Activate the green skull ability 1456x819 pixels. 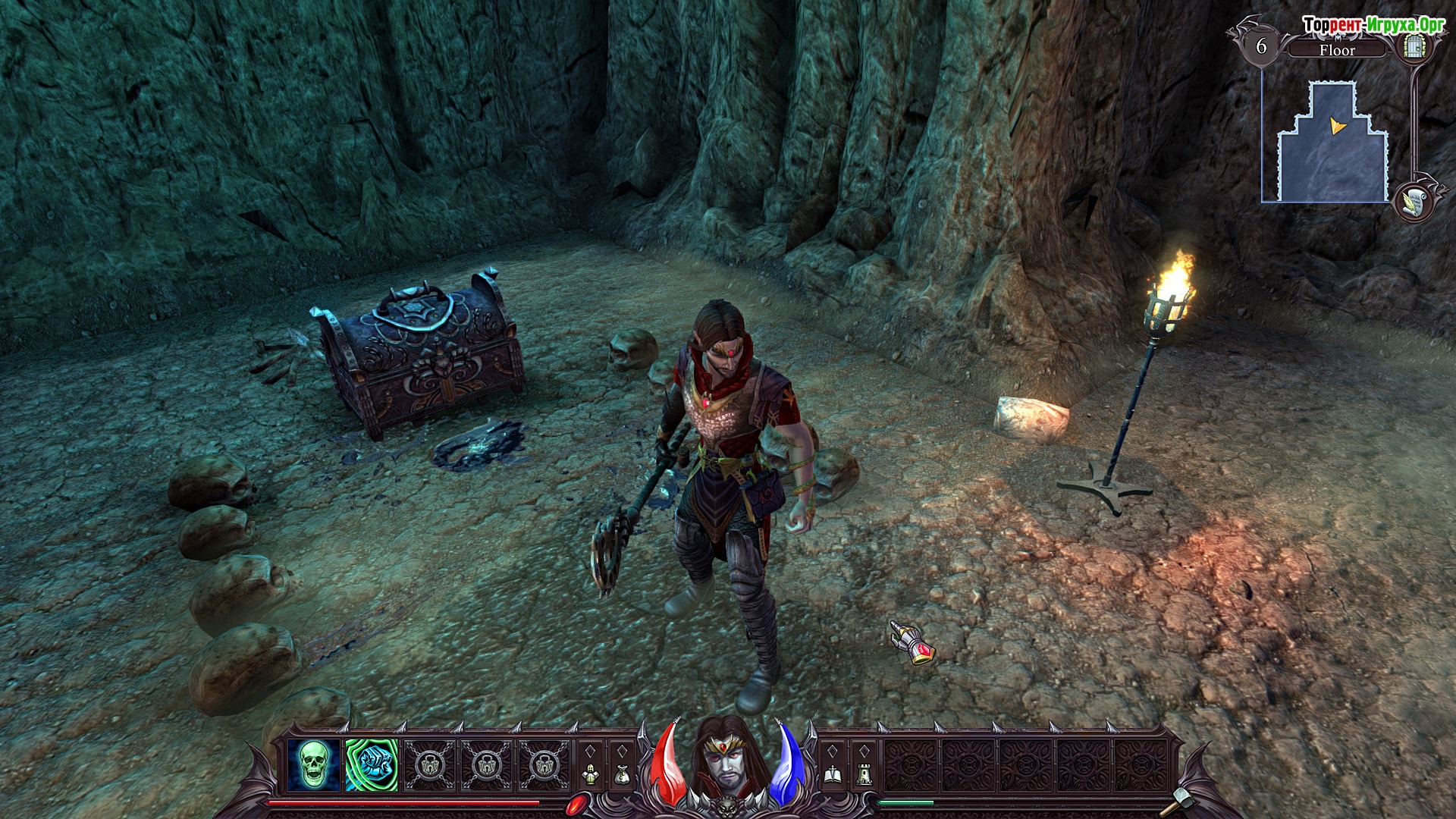point(313,765)
